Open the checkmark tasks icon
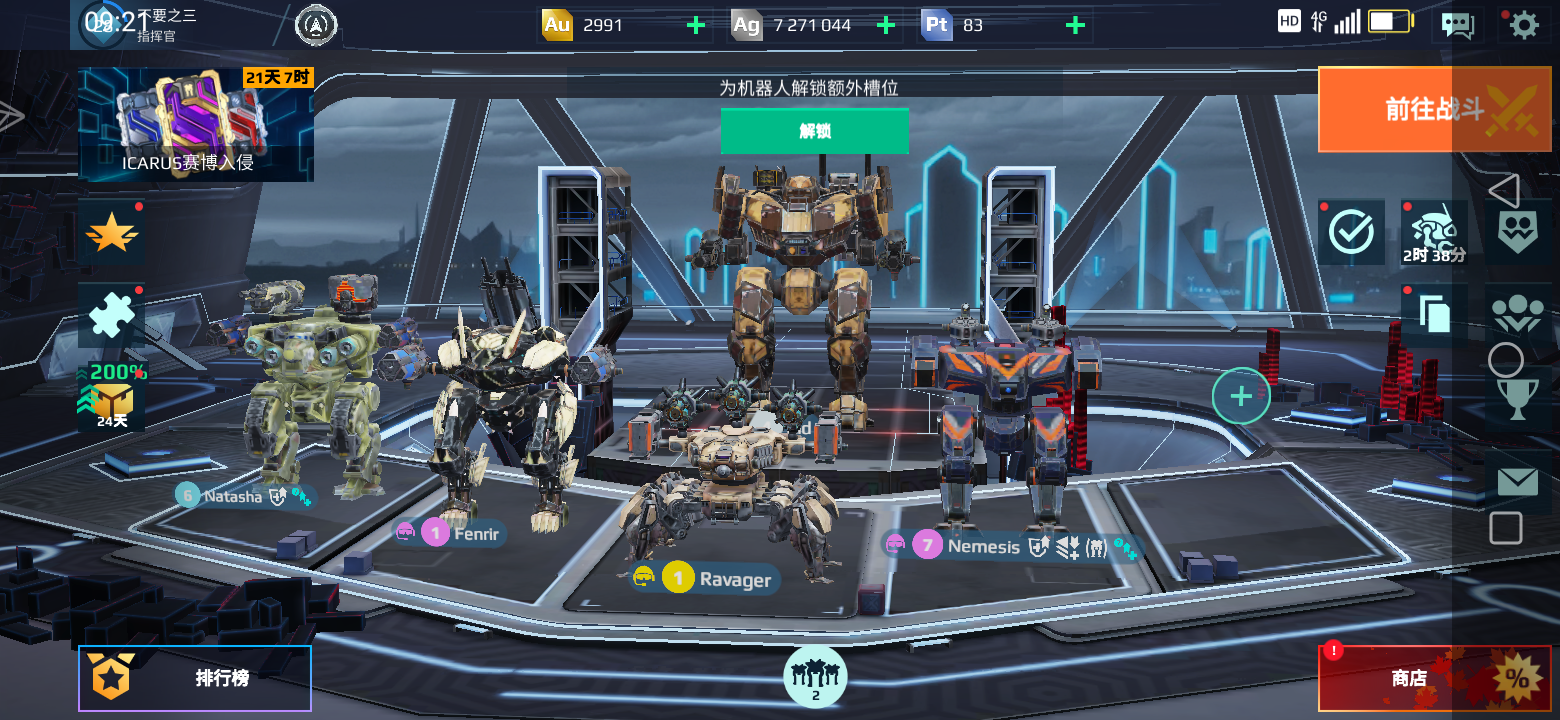1560x720 pixels. [x=1351, y=233]
